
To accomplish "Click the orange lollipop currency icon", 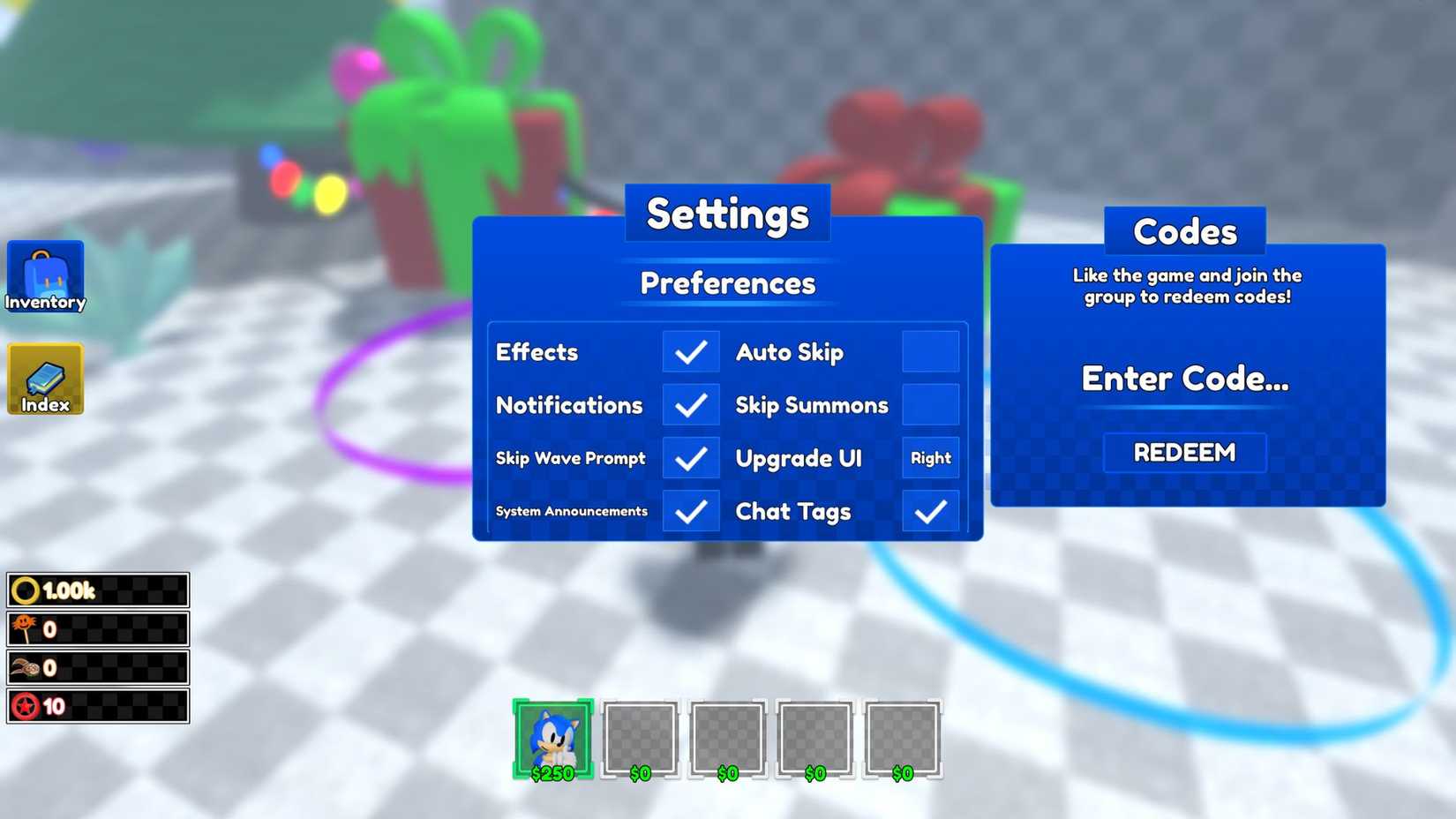I will 25,628.
